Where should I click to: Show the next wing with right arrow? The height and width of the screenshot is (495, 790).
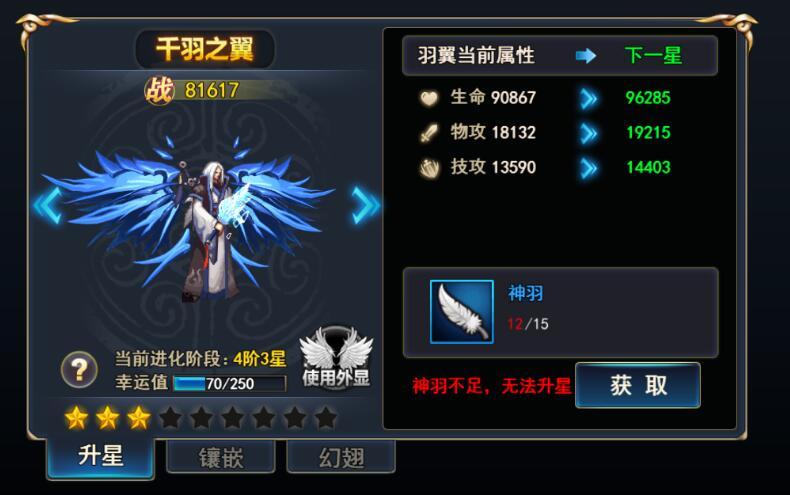[x=365, y=205]
